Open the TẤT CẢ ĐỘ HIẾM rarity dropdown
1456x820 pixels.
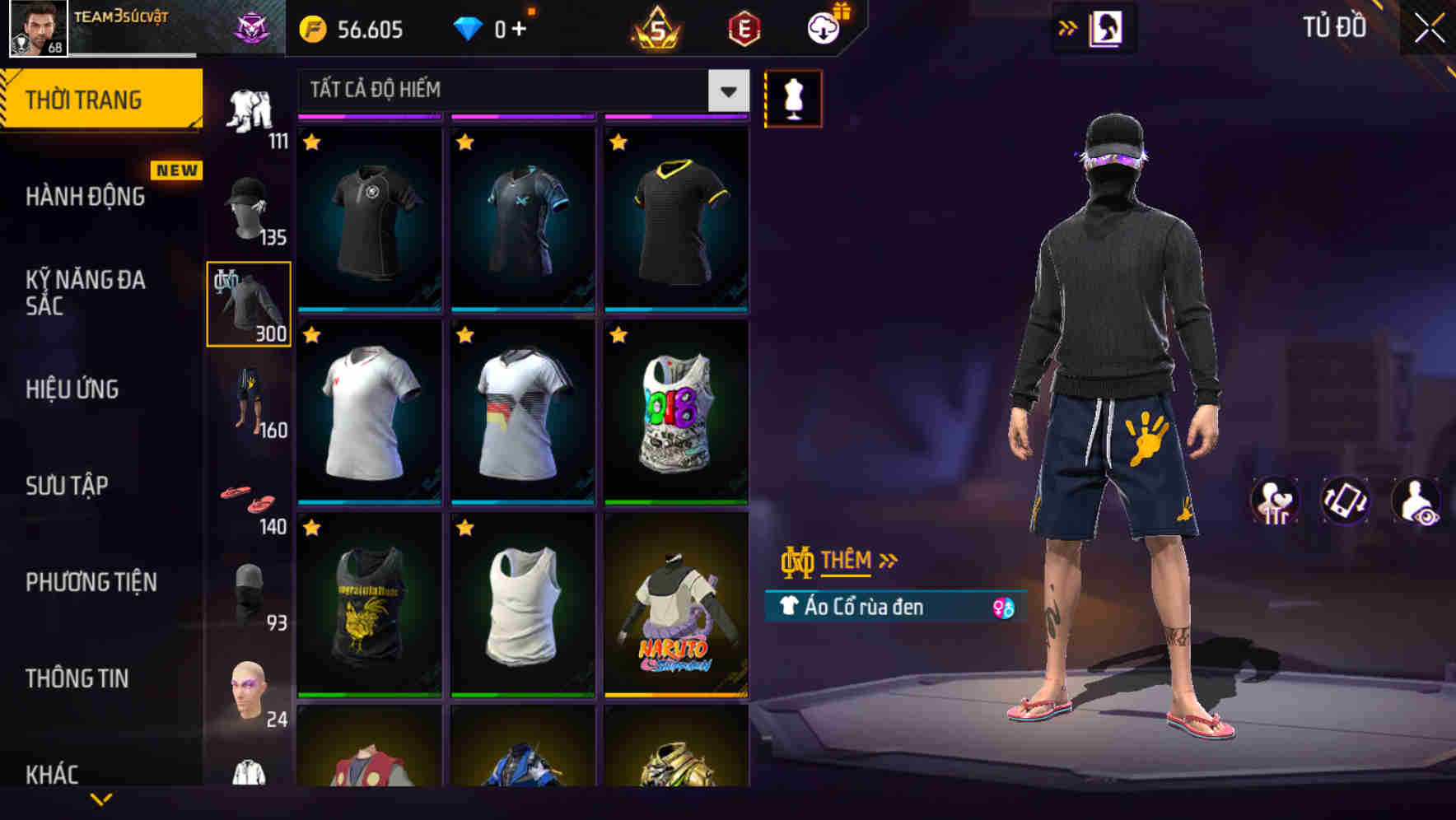click(519, 91)
